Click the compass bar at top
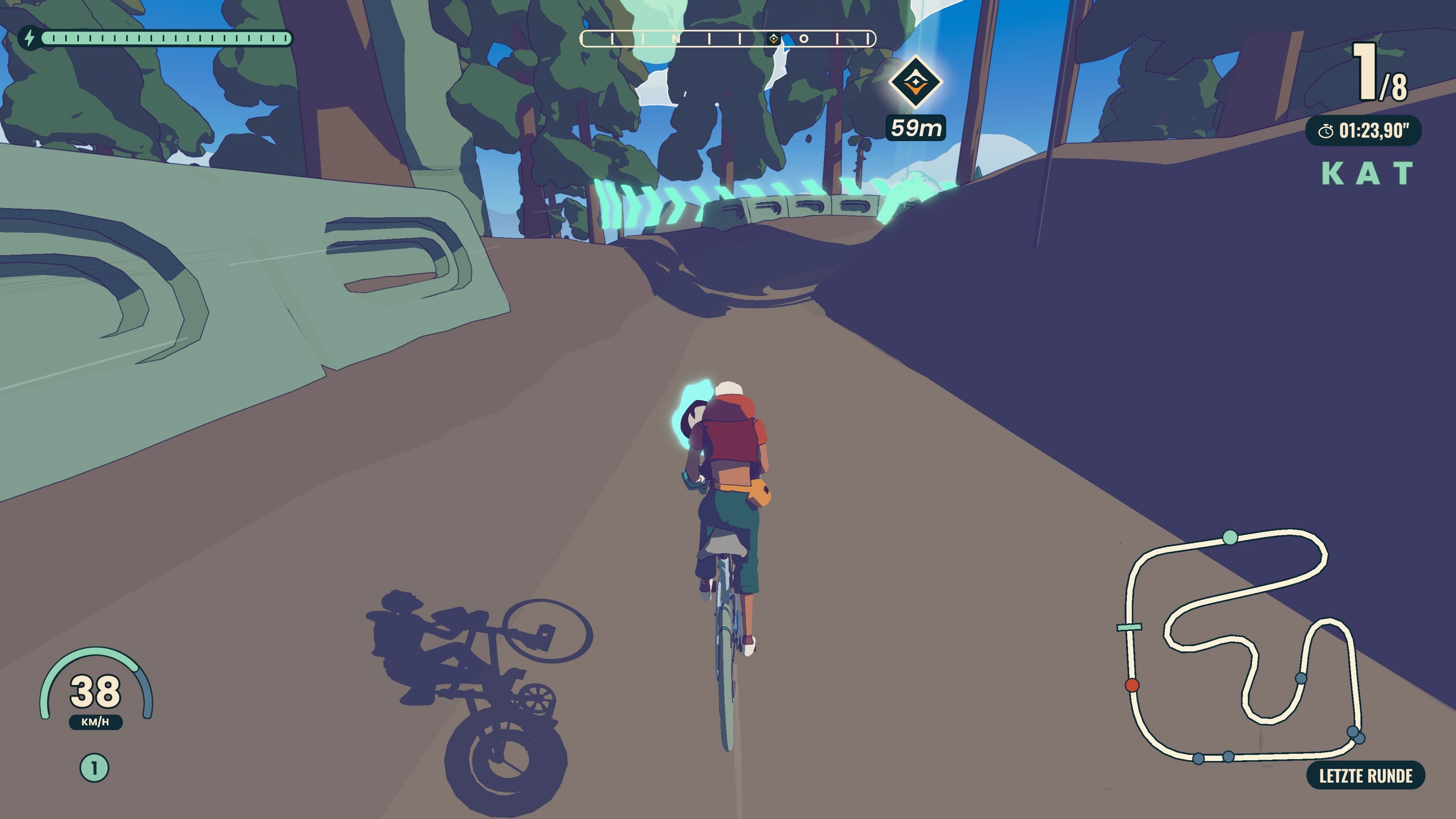 (x=728, y=38)
